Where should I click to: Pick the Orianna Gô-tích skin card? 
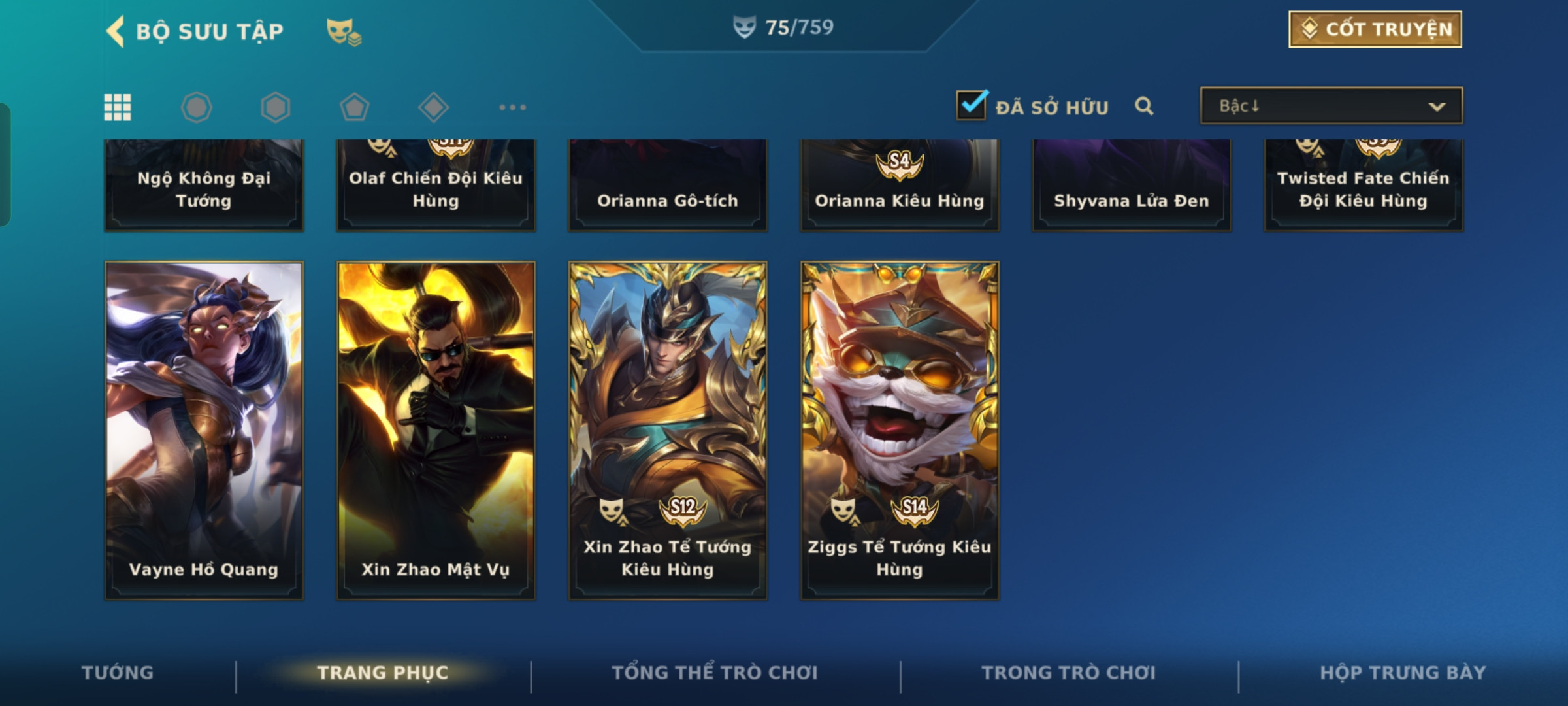(x=668, y=186)
